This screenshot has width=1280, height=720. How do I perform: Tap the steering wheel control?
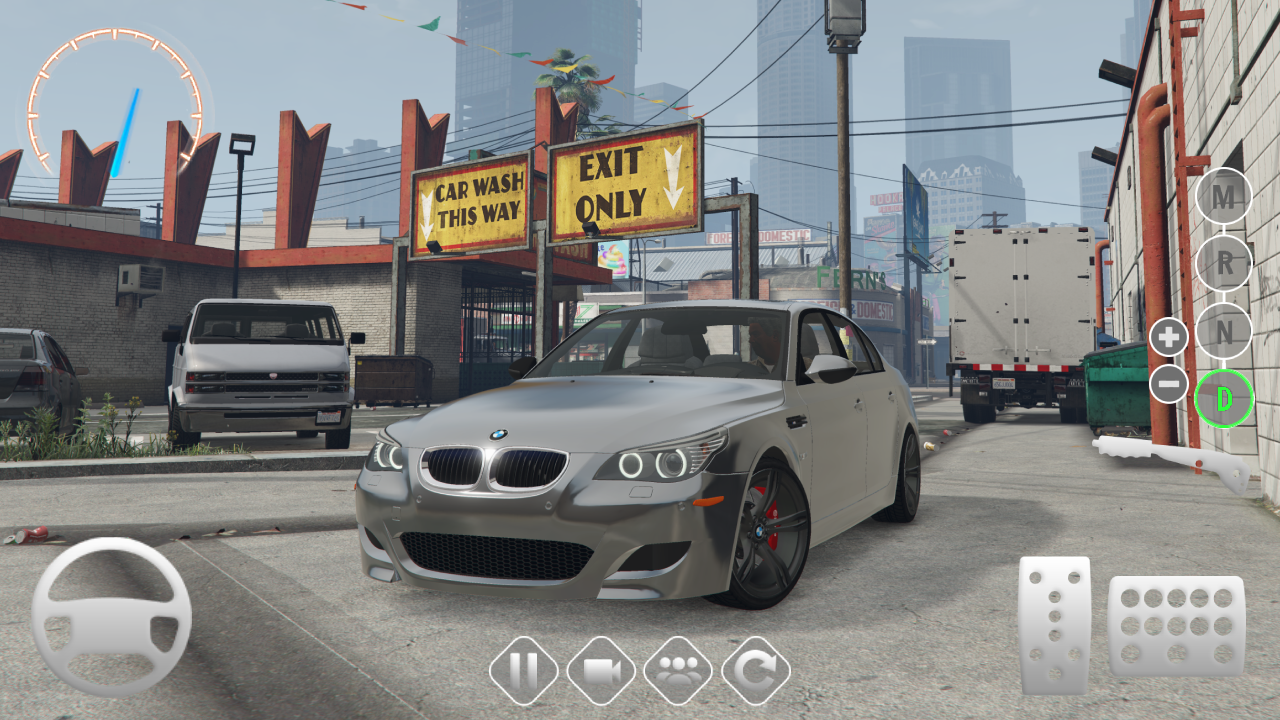tap(111, 616)
